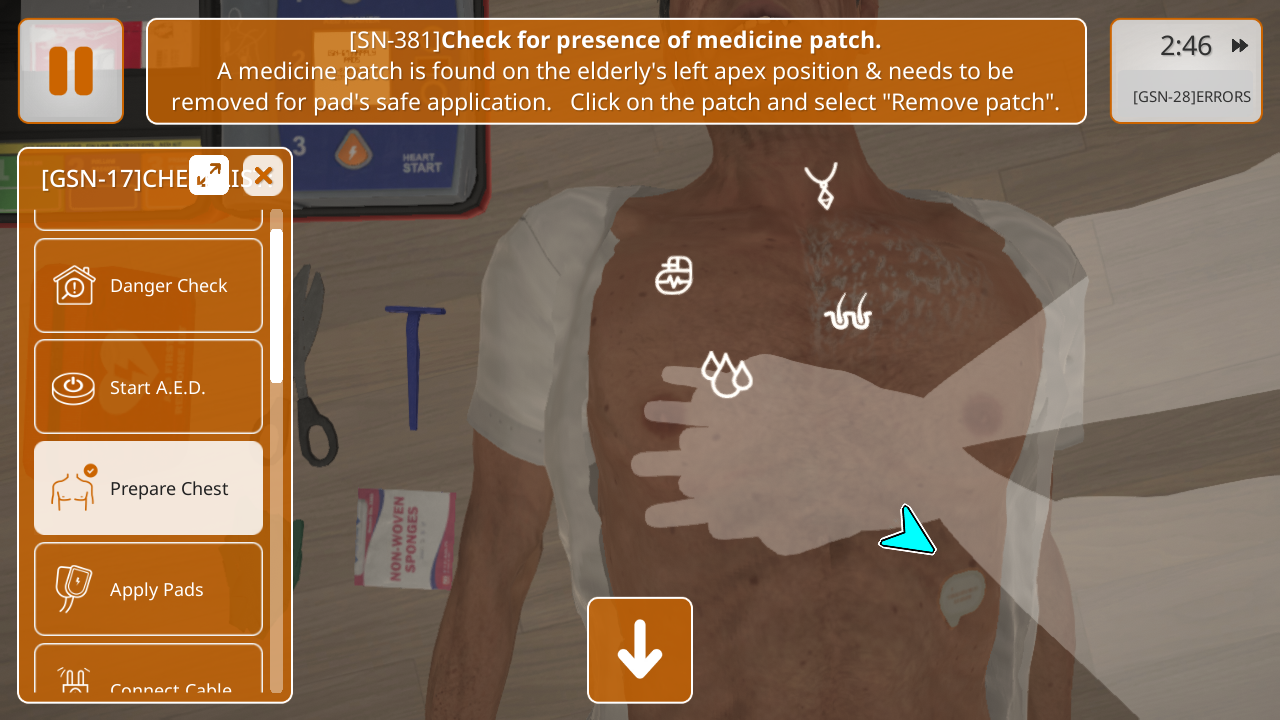This screenshot has height=720, width=1280.
Task: Select the water droplets icon
Action: click(x=727, y=374)
